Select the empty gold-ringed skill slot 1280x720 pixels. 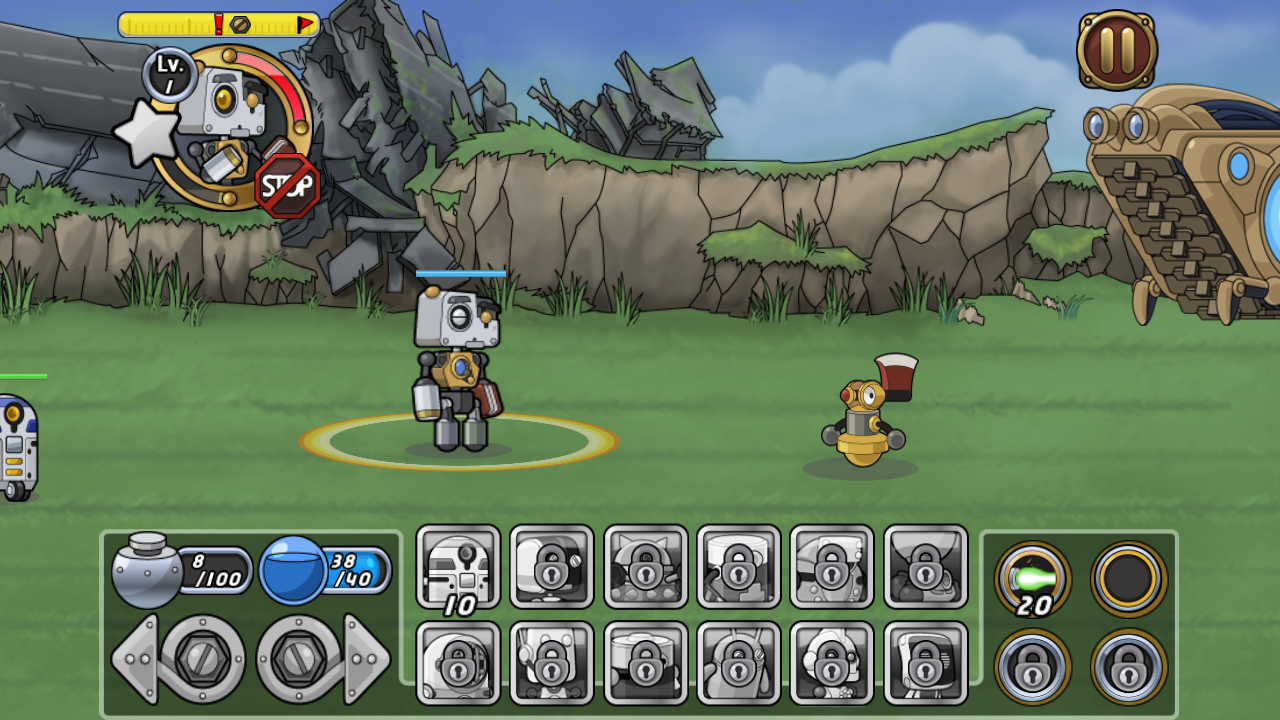point(1128,579)
